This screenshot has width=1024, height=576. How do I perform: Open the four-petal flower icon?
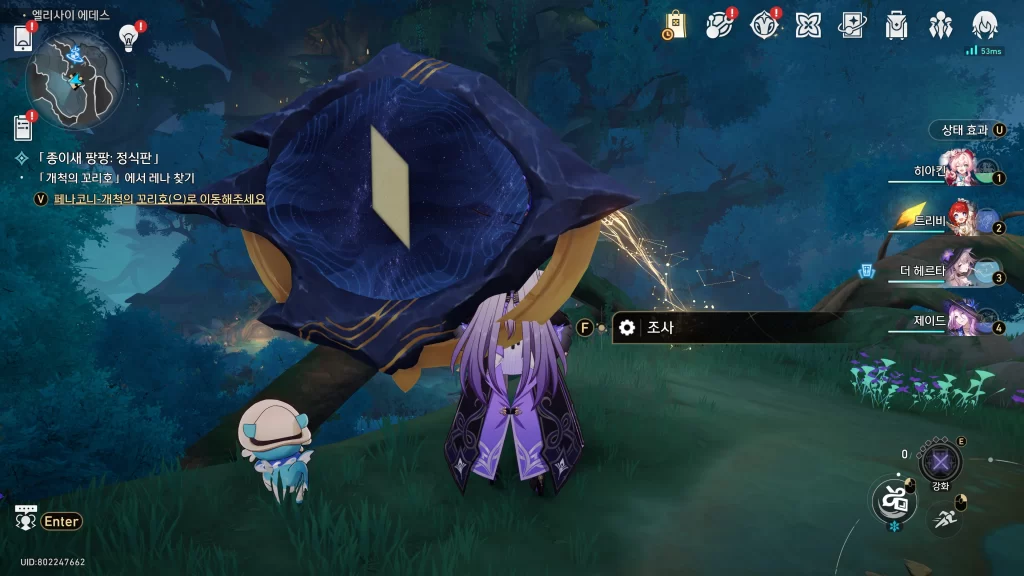[808, 25]
